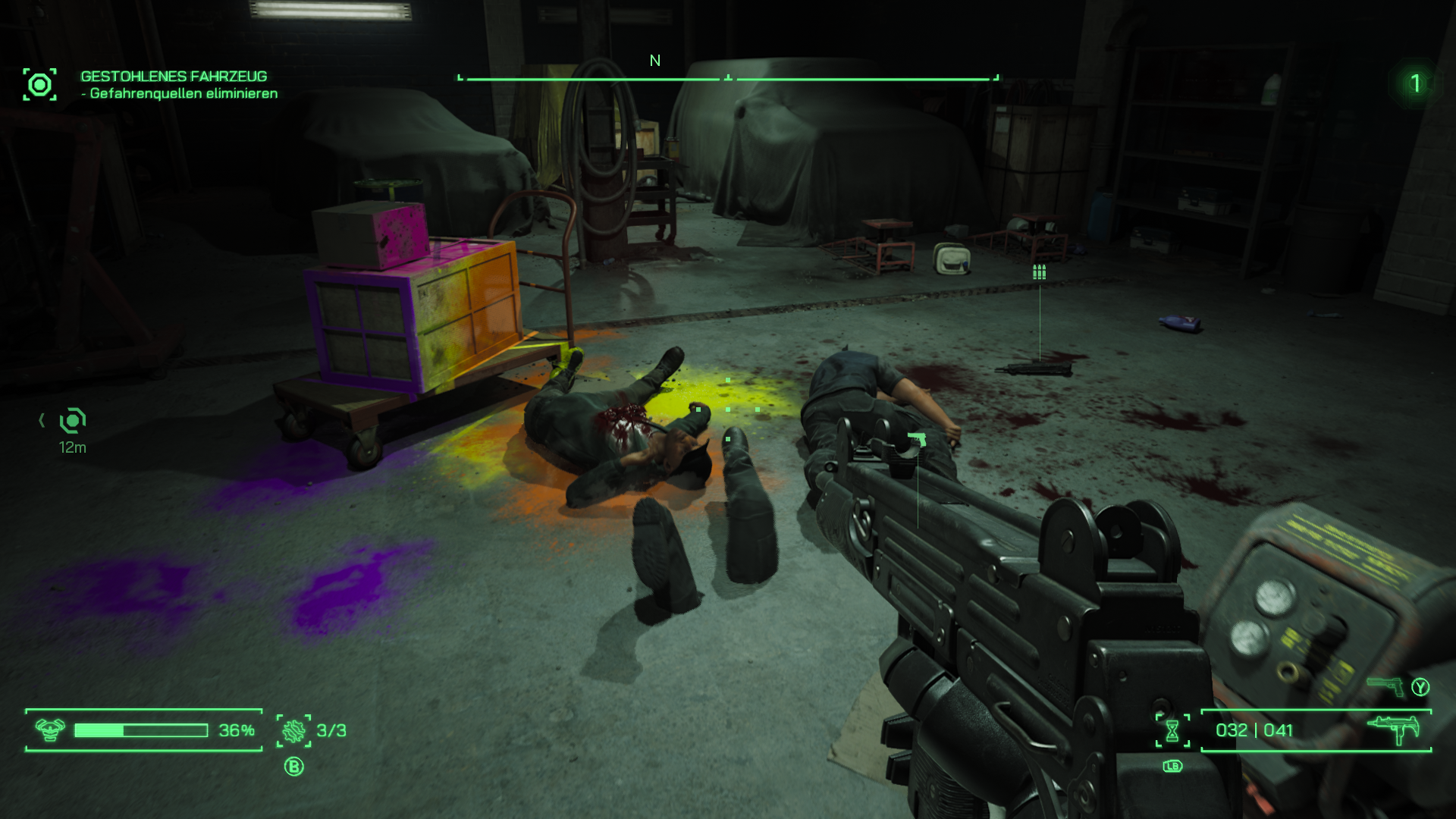This screenshot has height=819, width=1456.
Task: Click the hourglass slow-motion icon
Action: pyautogui.click(x=1171, y=730)
